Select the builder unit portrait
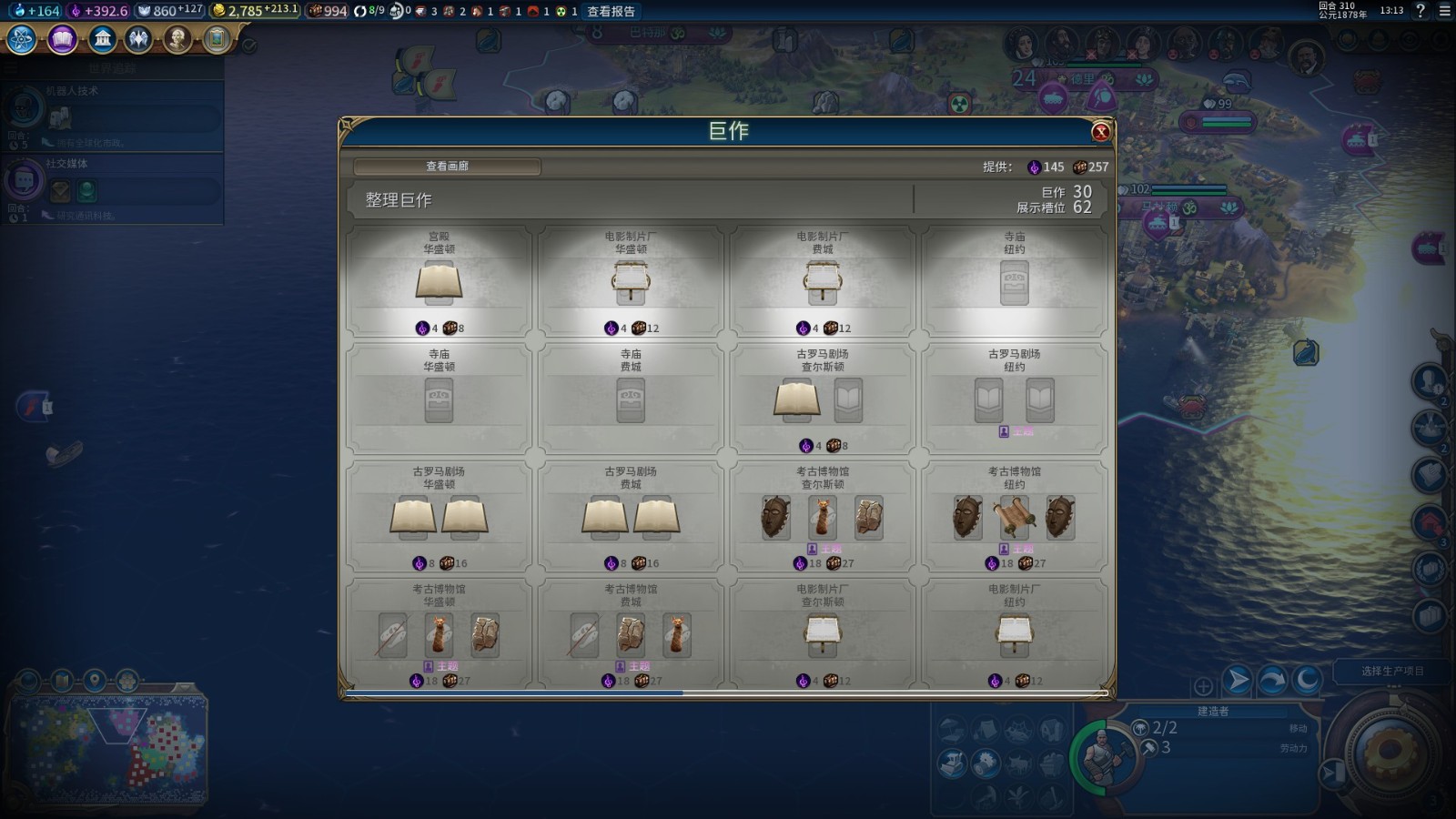The height and width of the screenshot is (819, 1456). [x=1105, y=755]
